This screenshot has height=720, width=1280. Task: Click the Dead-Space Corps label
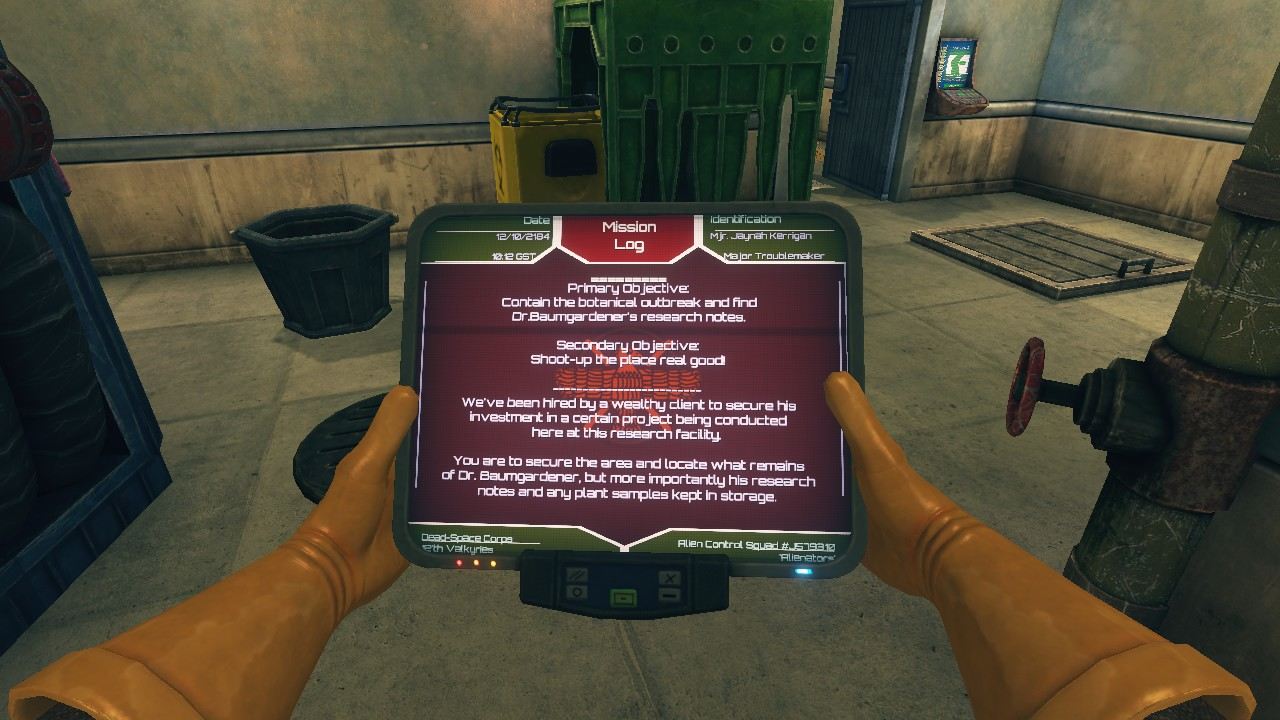466,536
